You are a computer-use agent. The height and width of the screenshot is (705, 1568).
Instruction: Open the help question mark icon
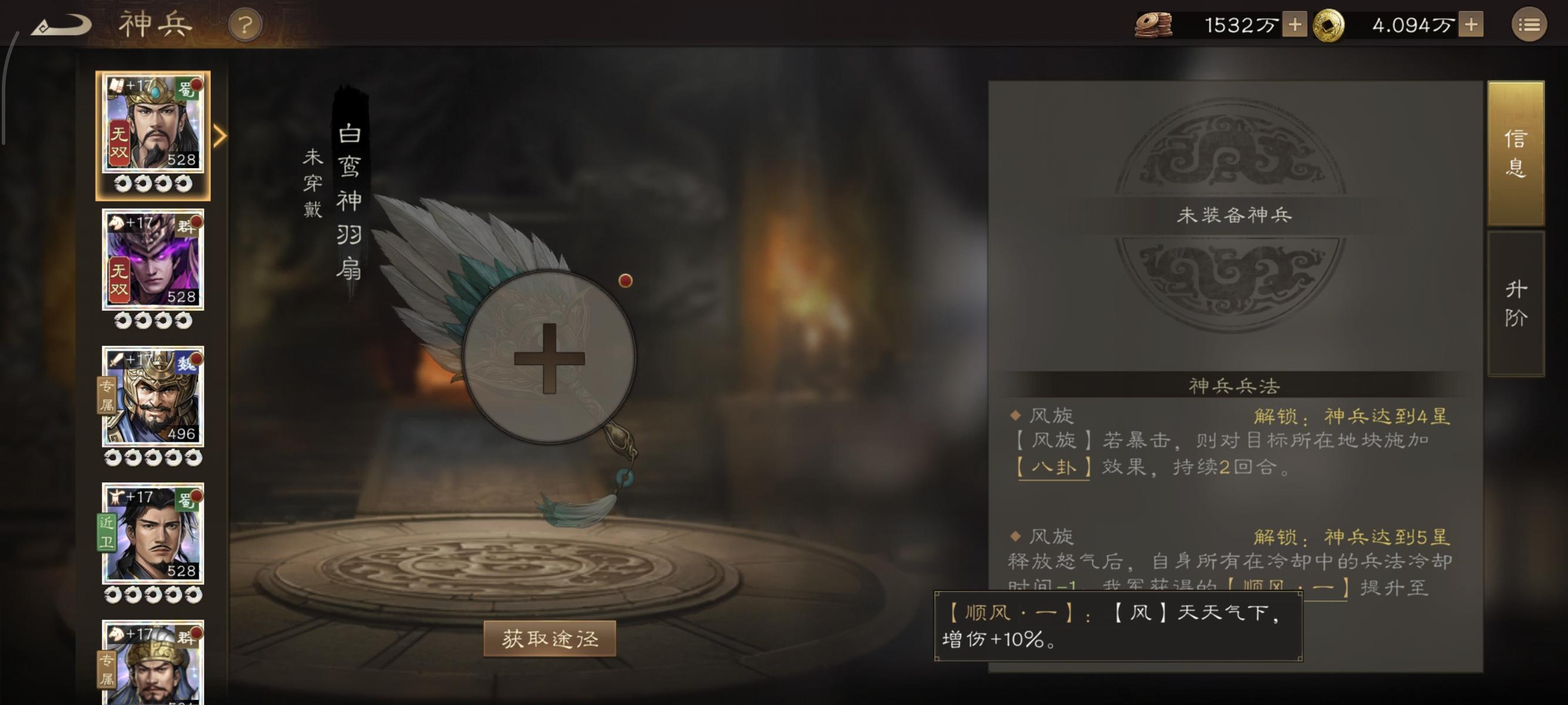click(245, 26)
